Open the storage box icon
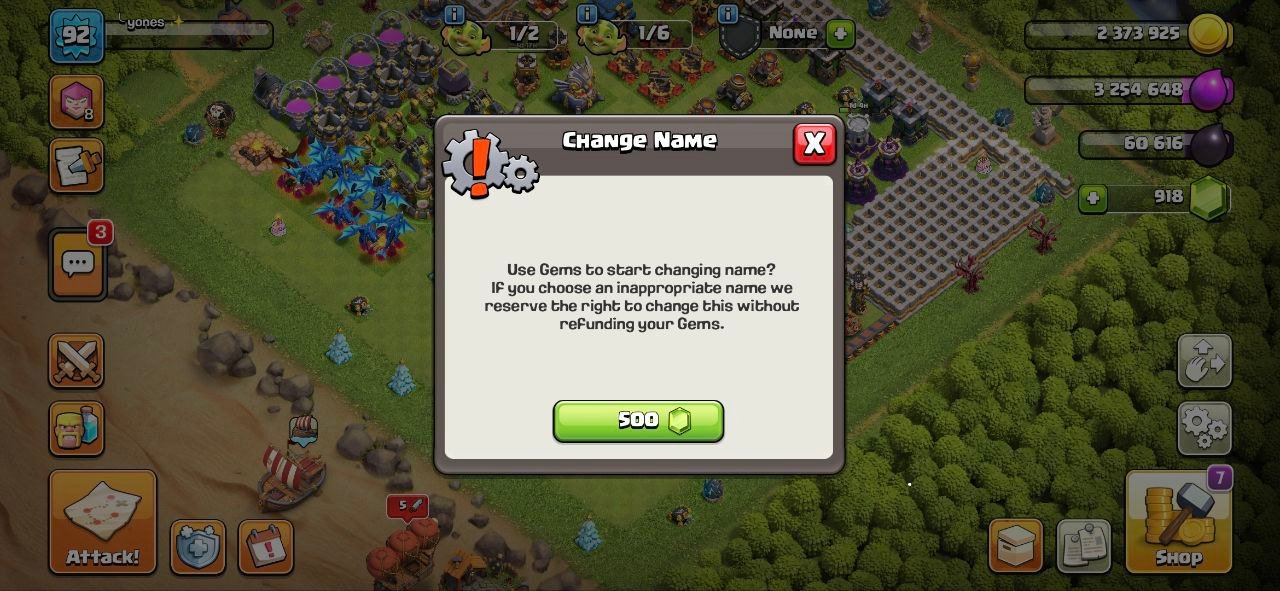Viewport: 1280px width, 591px height. click(1016, 546)
